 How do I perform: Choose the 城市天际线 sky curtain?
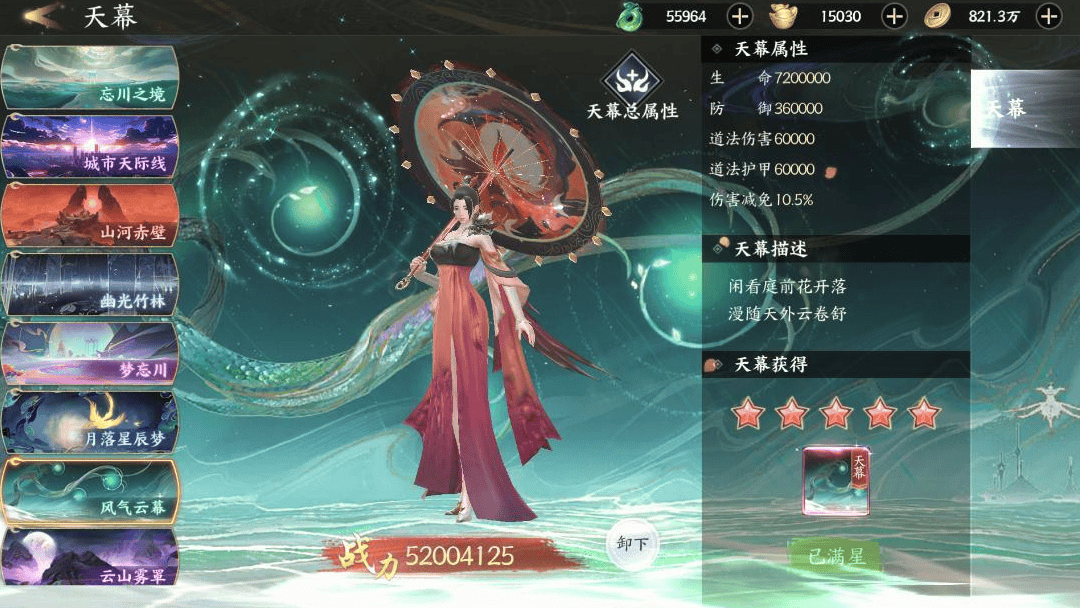coord(90,146)
